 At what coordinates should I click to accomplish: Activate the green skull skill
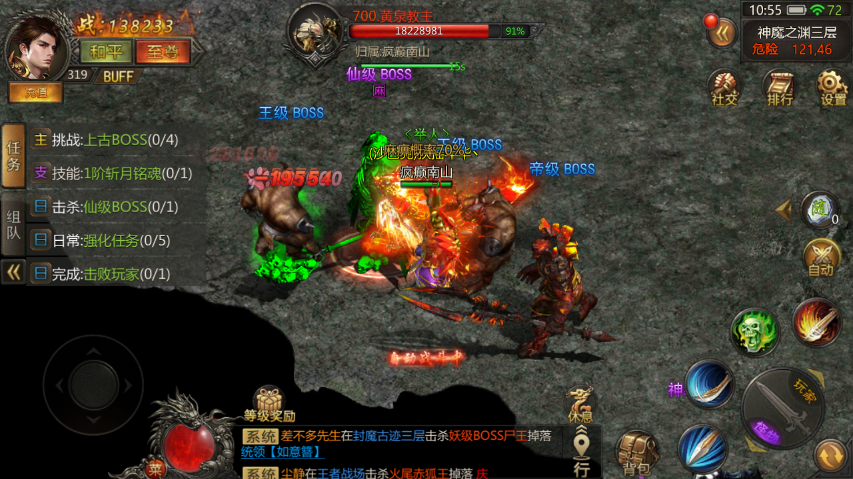coord(753,330)
